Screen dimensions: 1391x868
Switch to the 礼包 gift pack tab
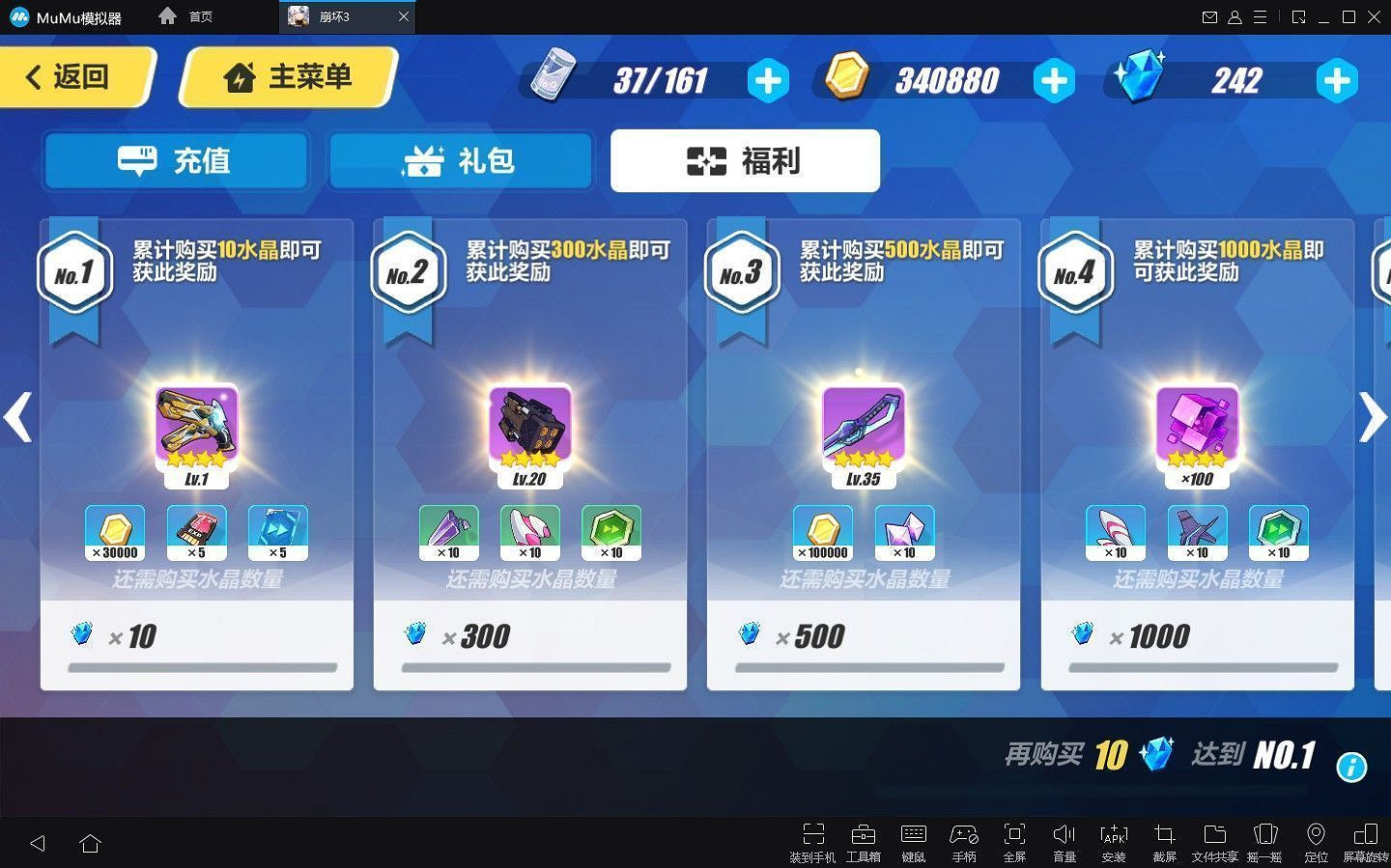(461, 160)
